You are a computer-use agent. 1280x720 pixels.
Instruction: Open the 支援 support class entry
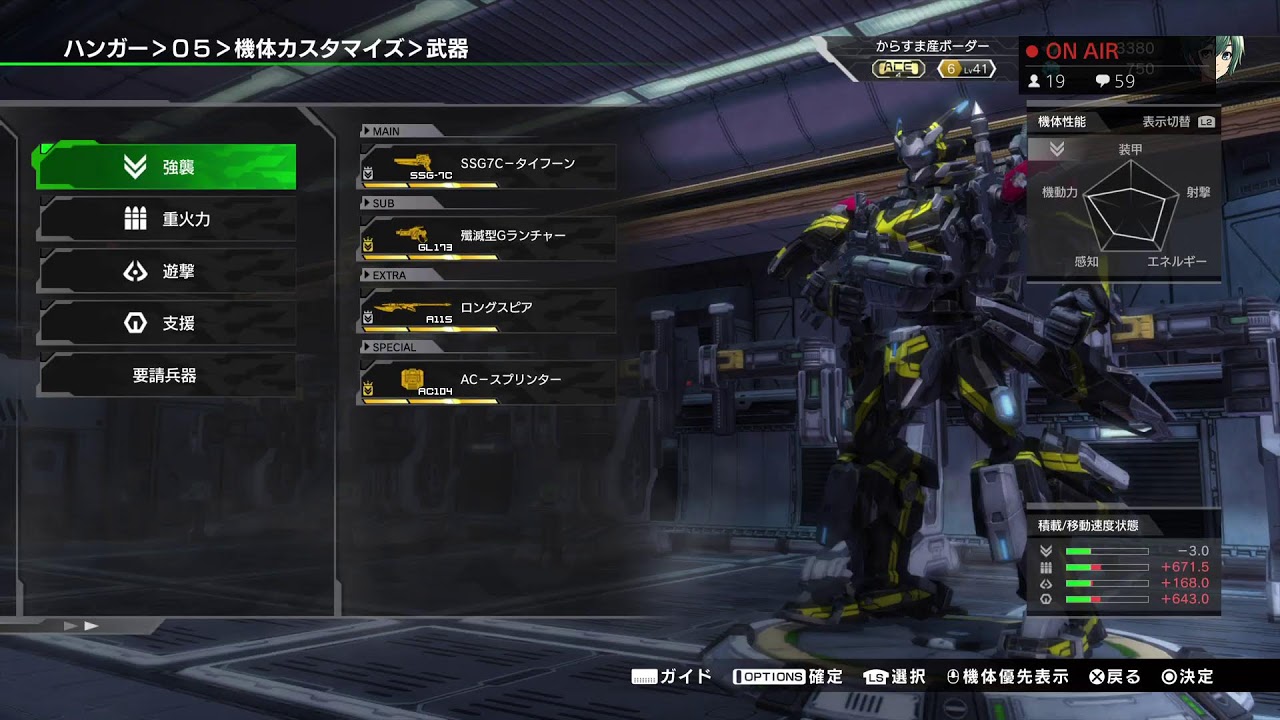tap(166, 323)
